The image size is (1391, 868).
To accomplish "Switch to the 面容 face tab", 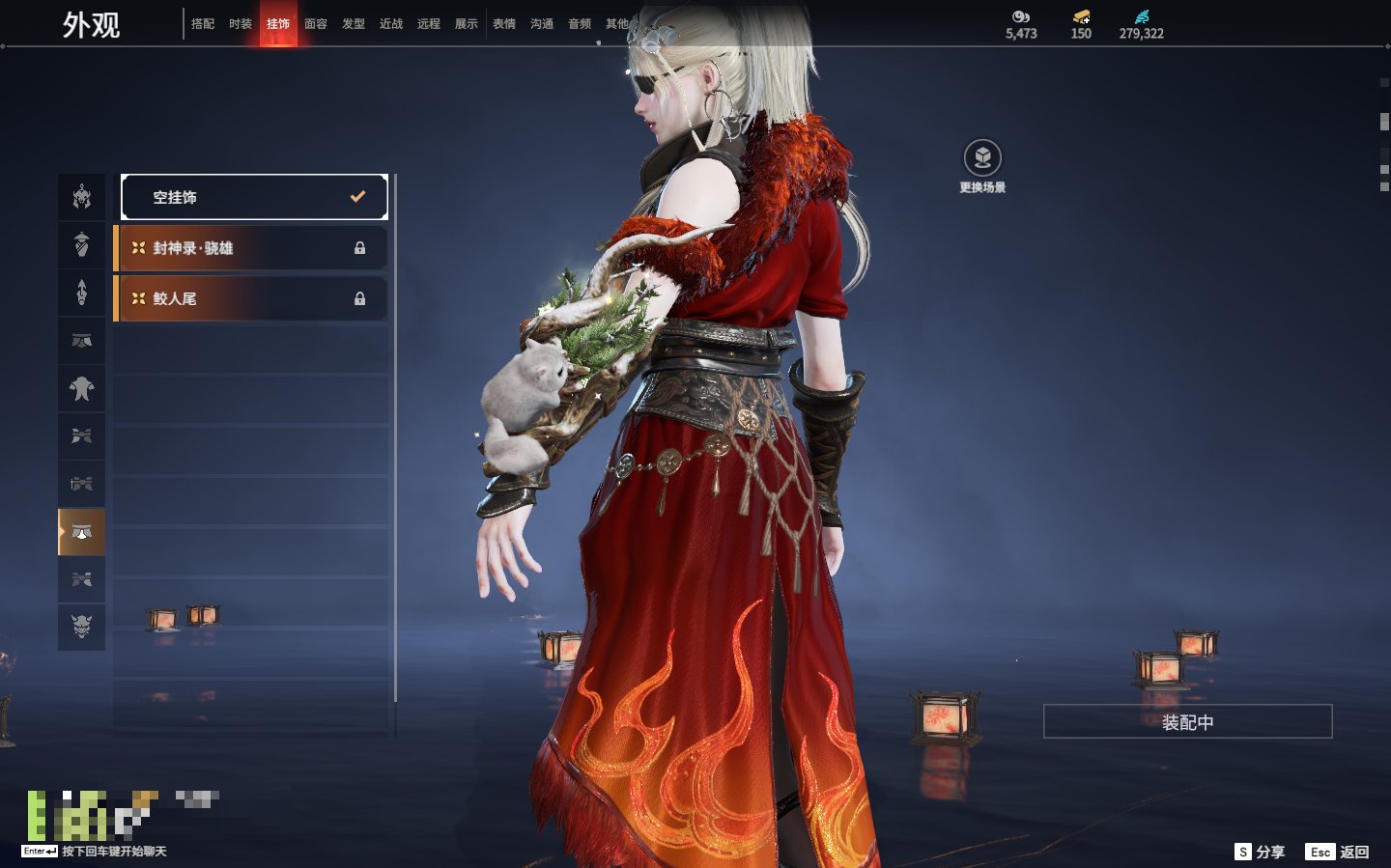I will point(316,24).
